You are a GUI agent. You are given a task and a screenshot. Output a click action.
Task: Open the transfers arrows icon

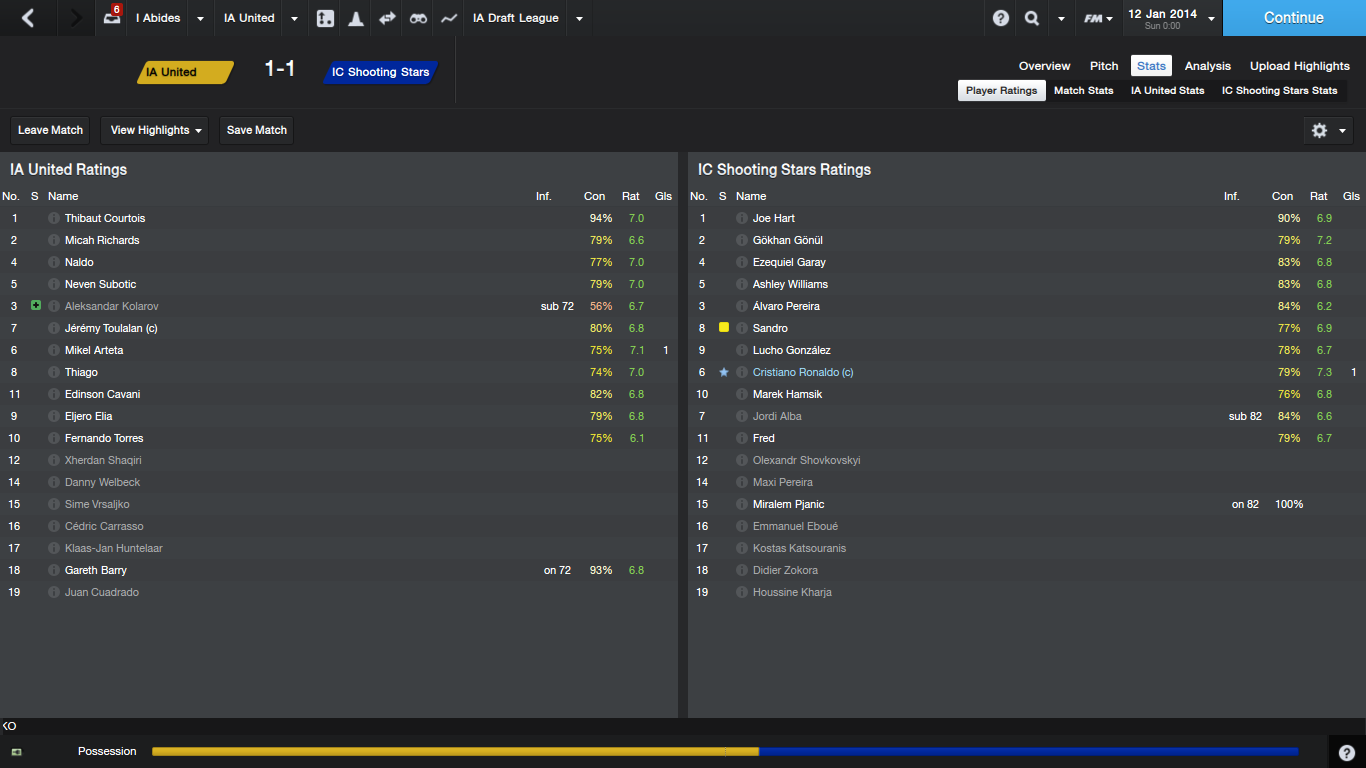tap(386, 18)
